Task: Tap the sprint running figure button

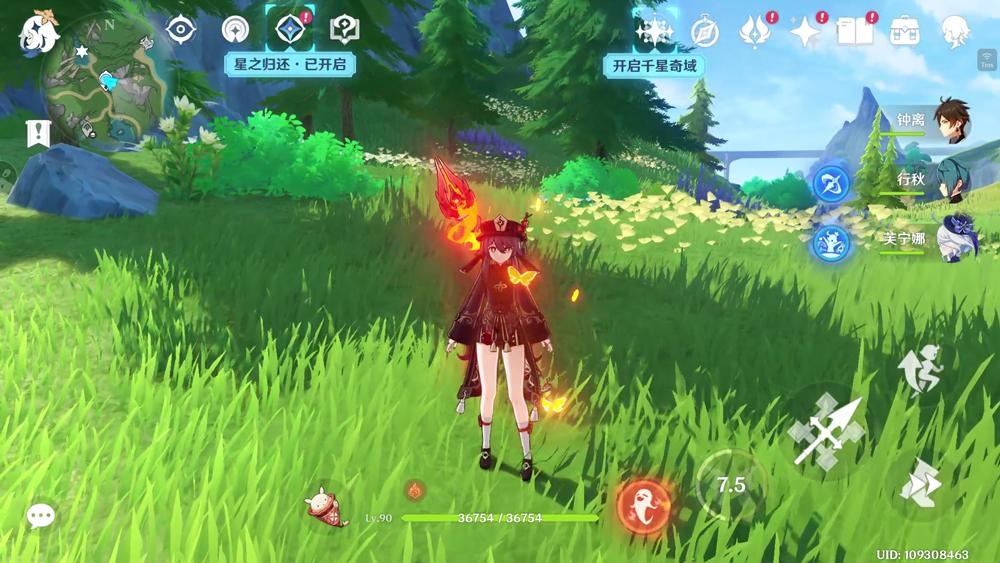Action: pyautogui.click(x=919, y=366)
